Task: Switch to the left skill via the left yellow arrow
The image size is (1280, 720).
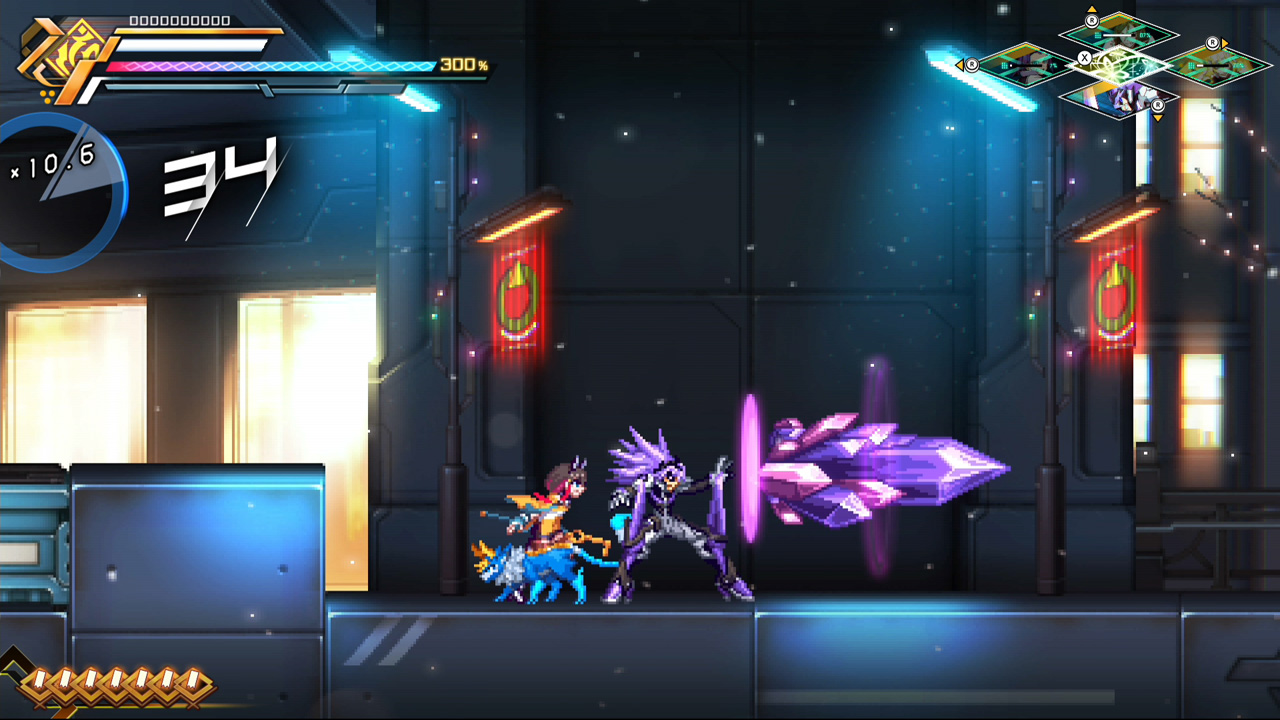Action: [x=961, y=65]
